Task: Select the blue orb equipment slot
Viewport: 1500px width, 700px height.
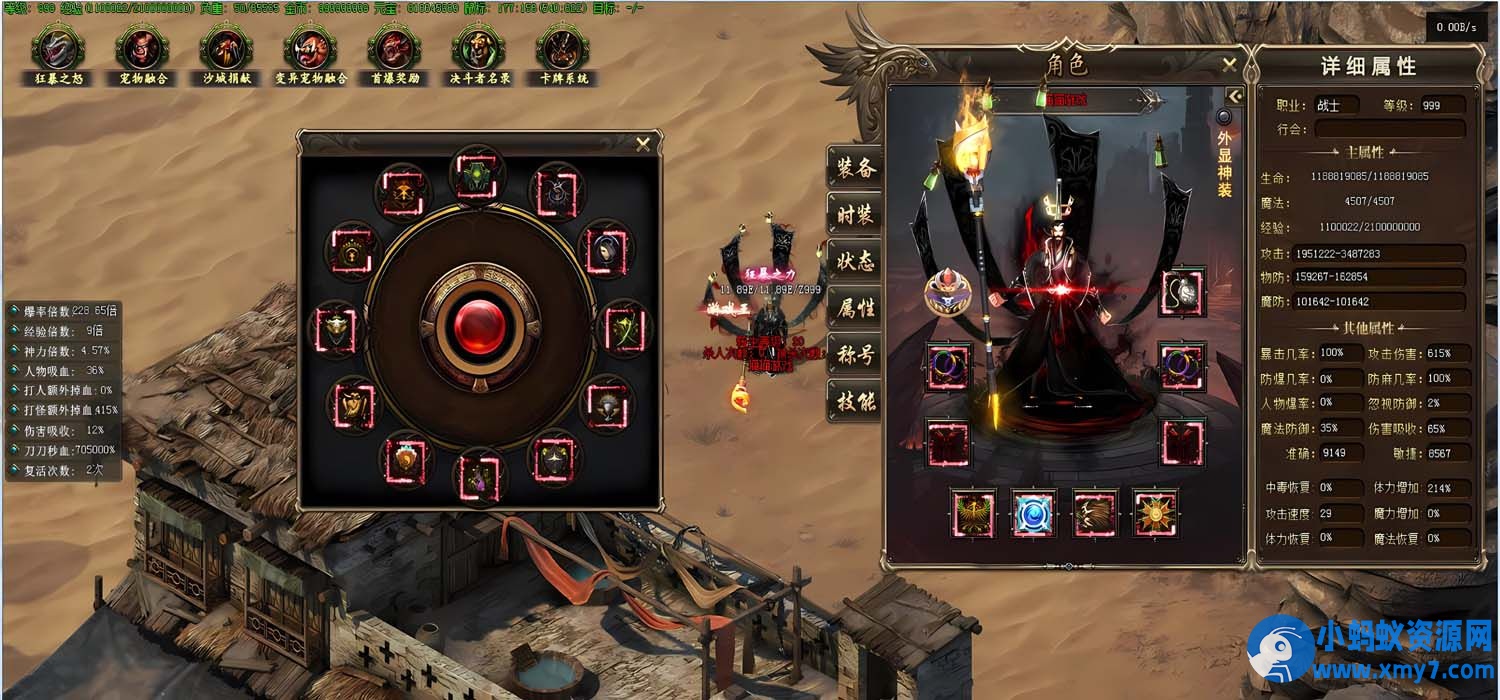Action: pos(1033,513)
